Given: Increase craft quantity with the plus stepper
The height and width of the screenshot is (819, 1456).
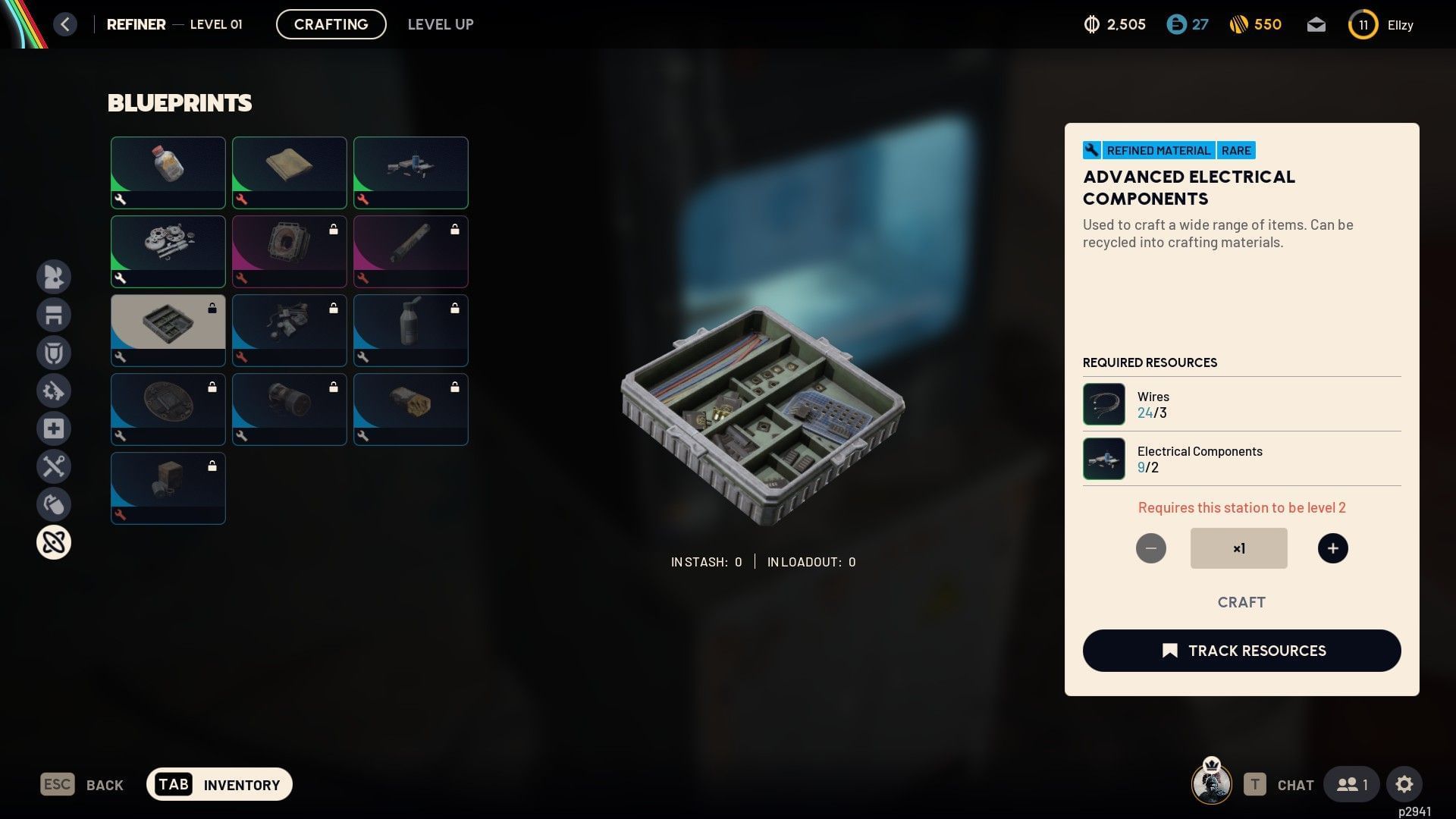Looking at the screenshot, I should click(x=1333, y=548).
